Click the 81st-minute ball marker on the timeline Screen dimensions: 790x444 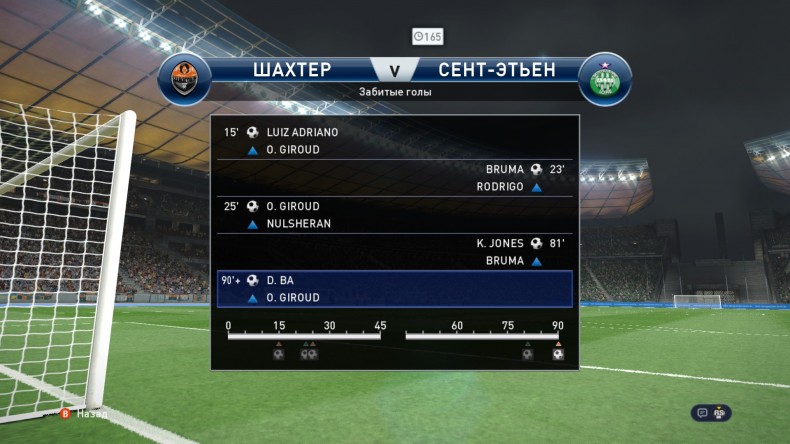(x=527, y=354)
